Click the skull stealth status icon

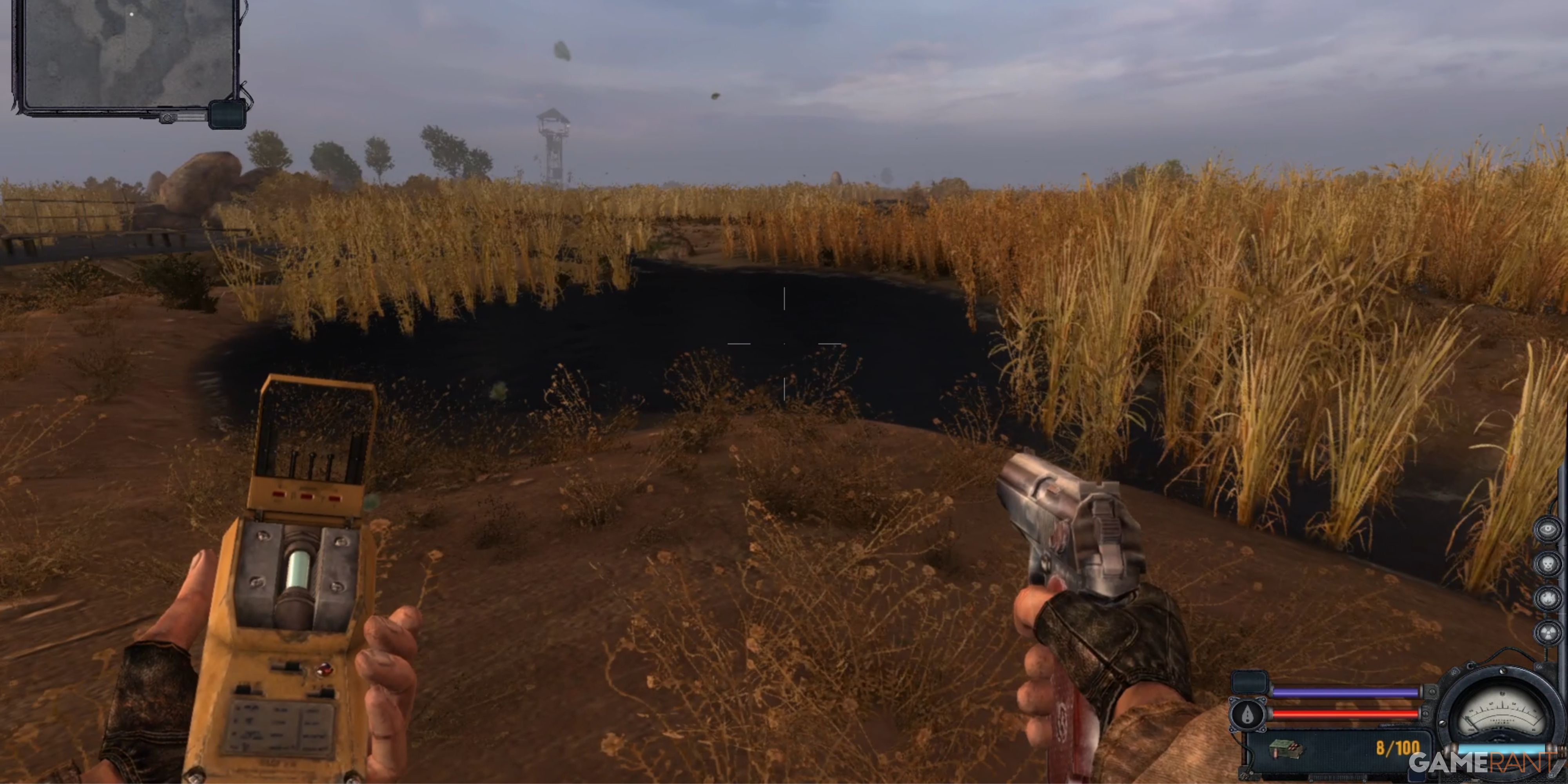click(1548, 563)
